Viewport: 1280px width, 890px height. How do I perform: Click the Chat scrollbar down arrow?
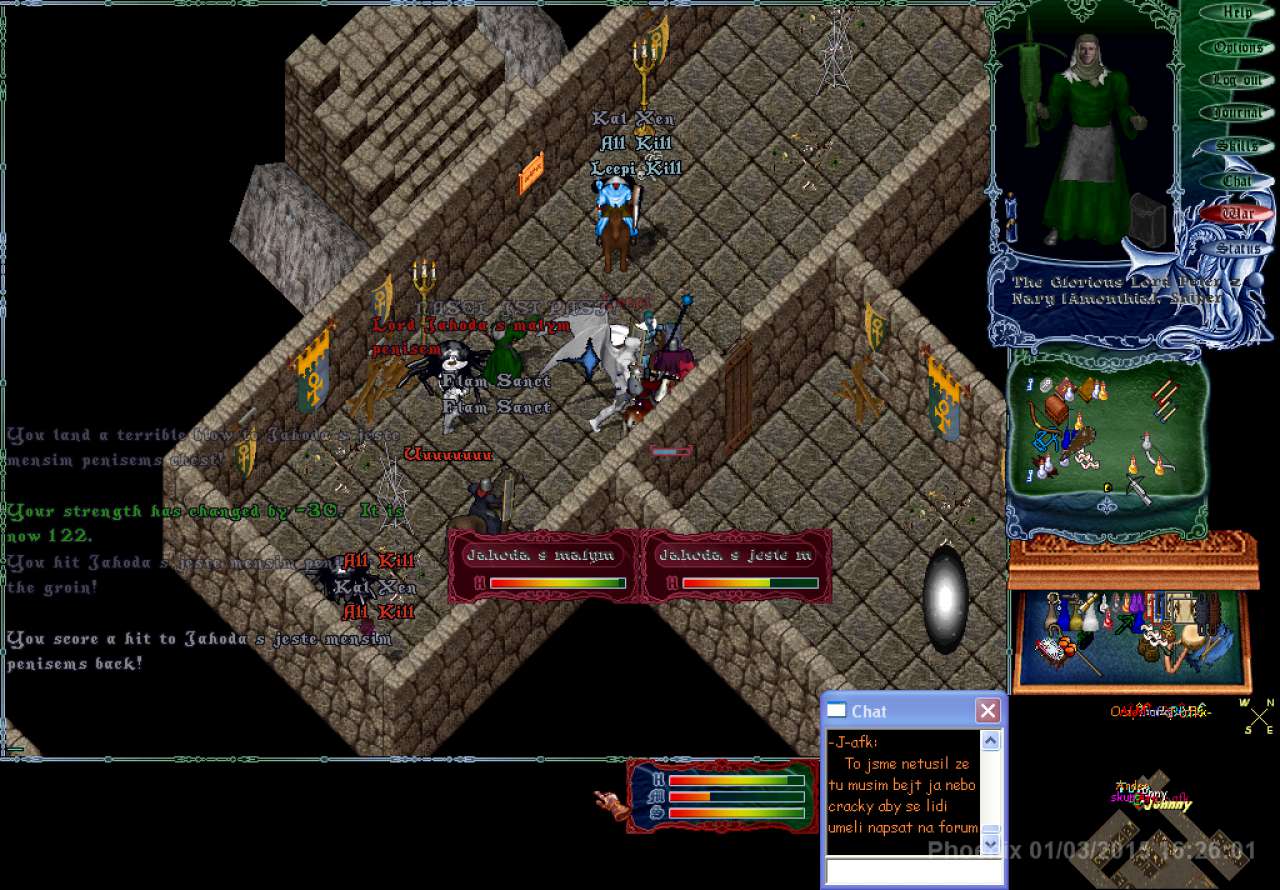tap(990, 844)
